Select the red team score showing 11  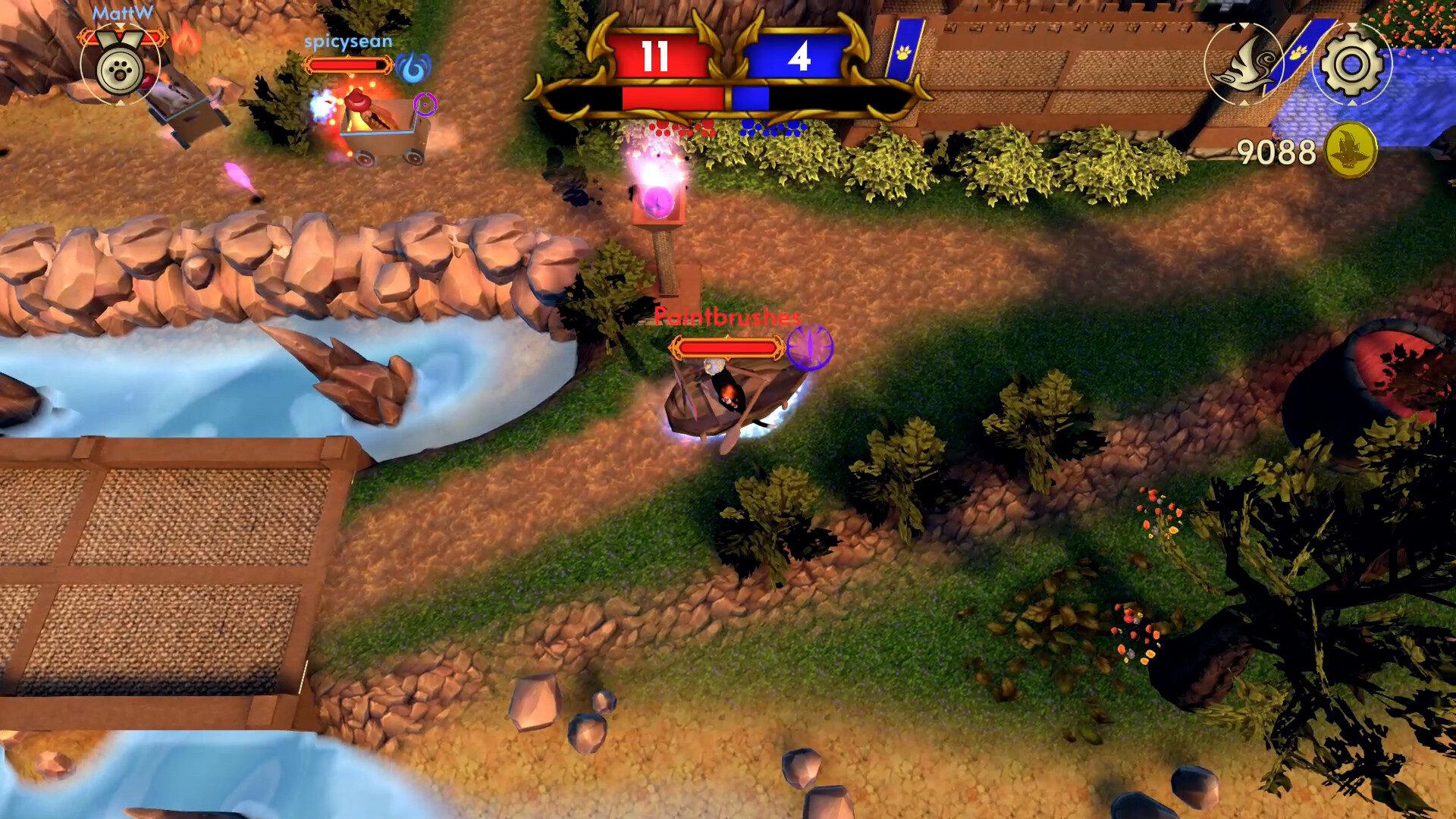(656, 53)
